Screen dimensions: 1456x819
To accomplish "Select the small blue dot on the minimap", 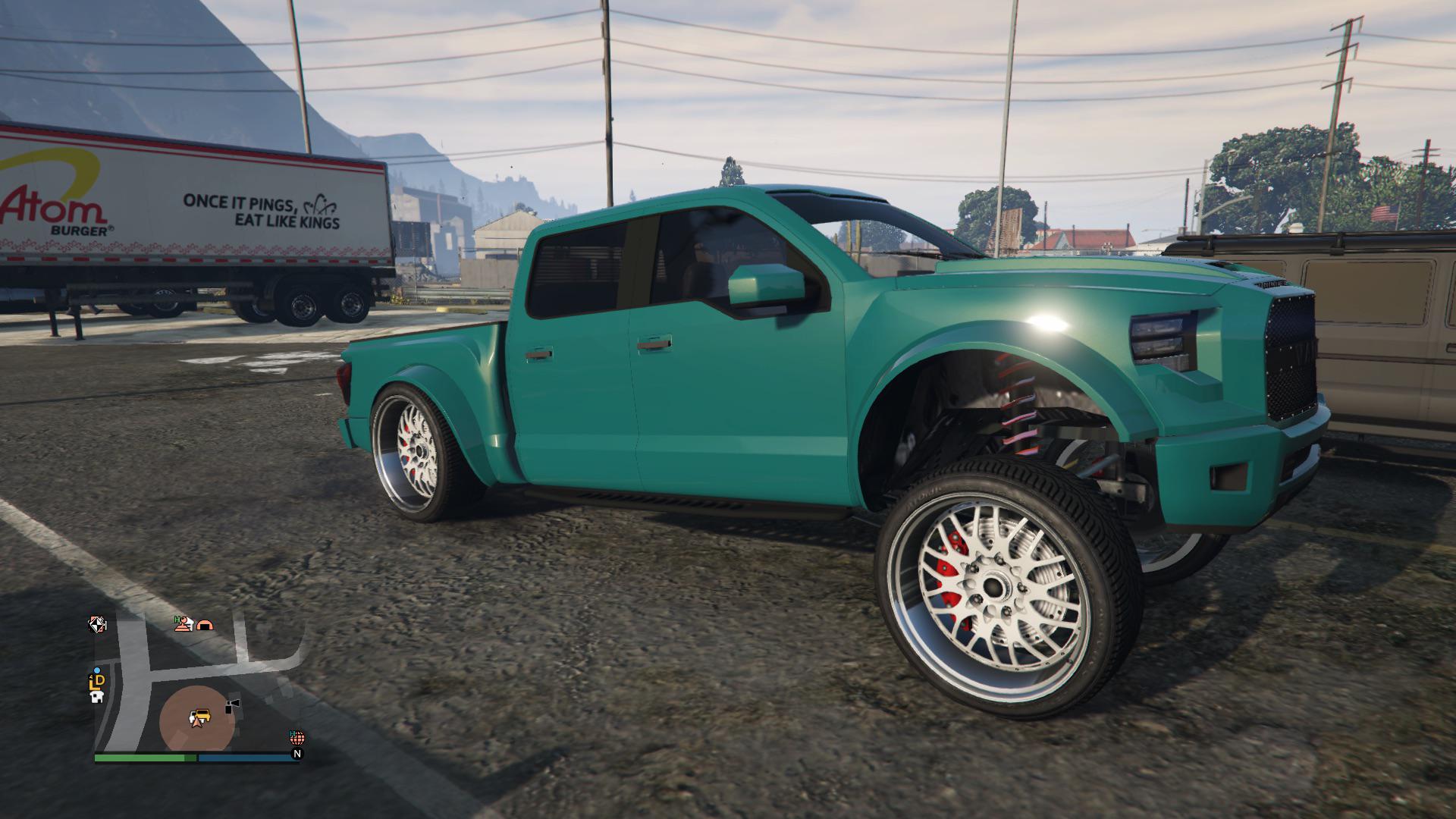I will 96,670.
